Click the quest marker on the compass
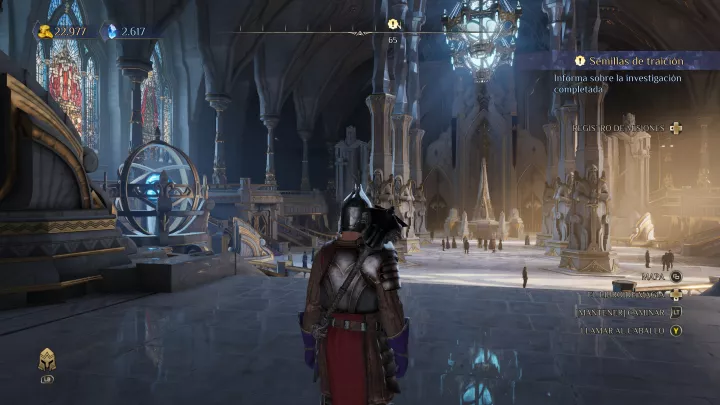This screenshot has width=720, height=405. pos(393,24)
